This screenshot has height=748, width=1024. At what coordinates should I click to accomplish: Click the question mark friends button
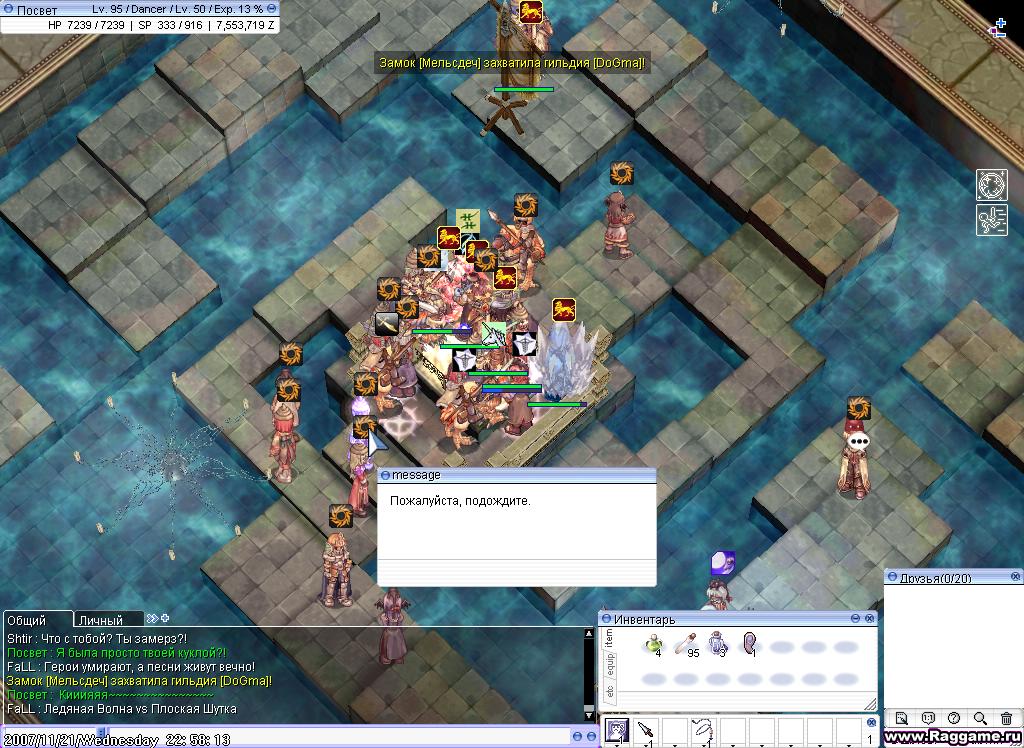[x=954, y=718]
